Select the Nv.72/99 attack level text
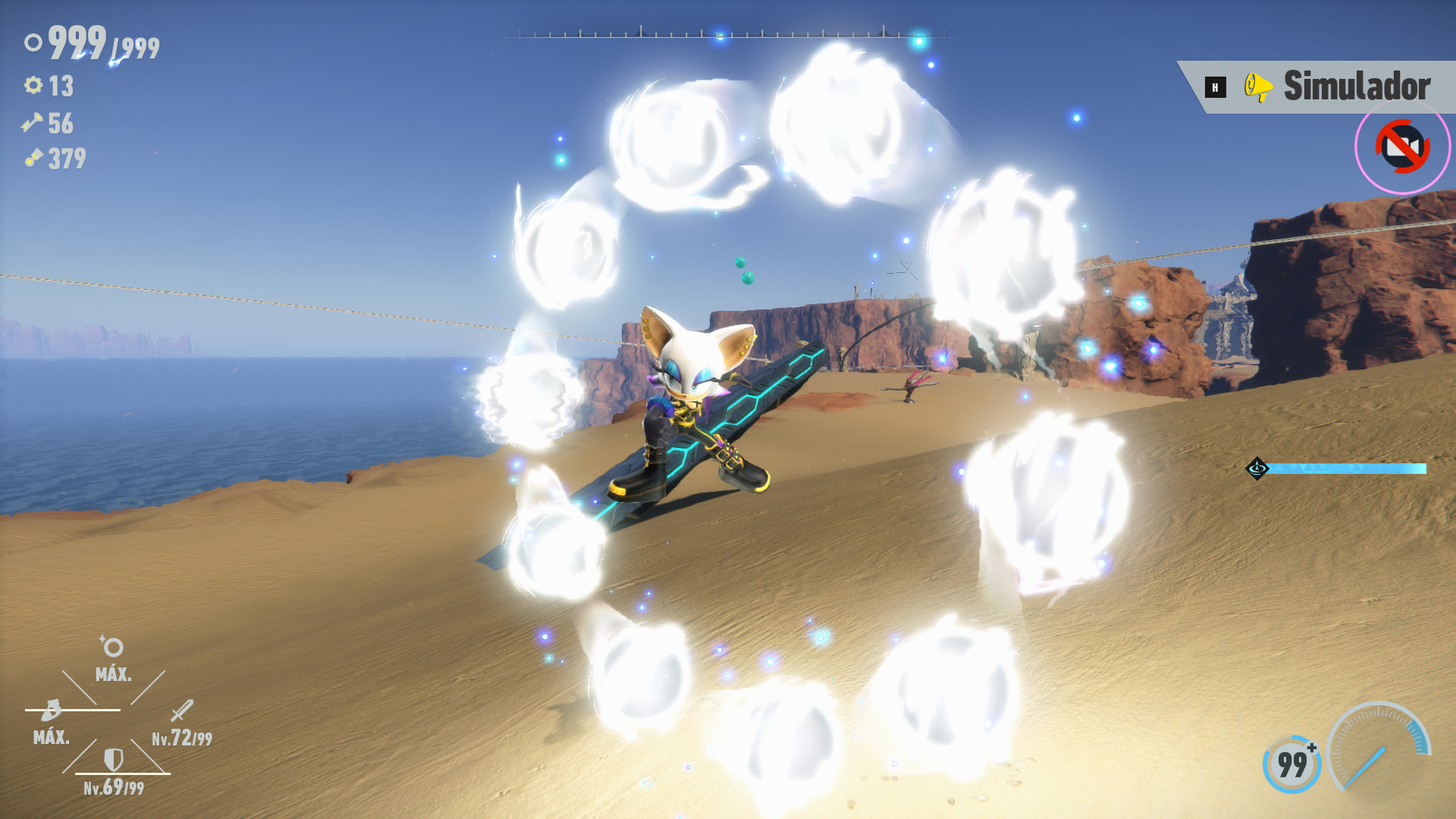This screenshot has height=819, width=1456. tap(180, 737)
